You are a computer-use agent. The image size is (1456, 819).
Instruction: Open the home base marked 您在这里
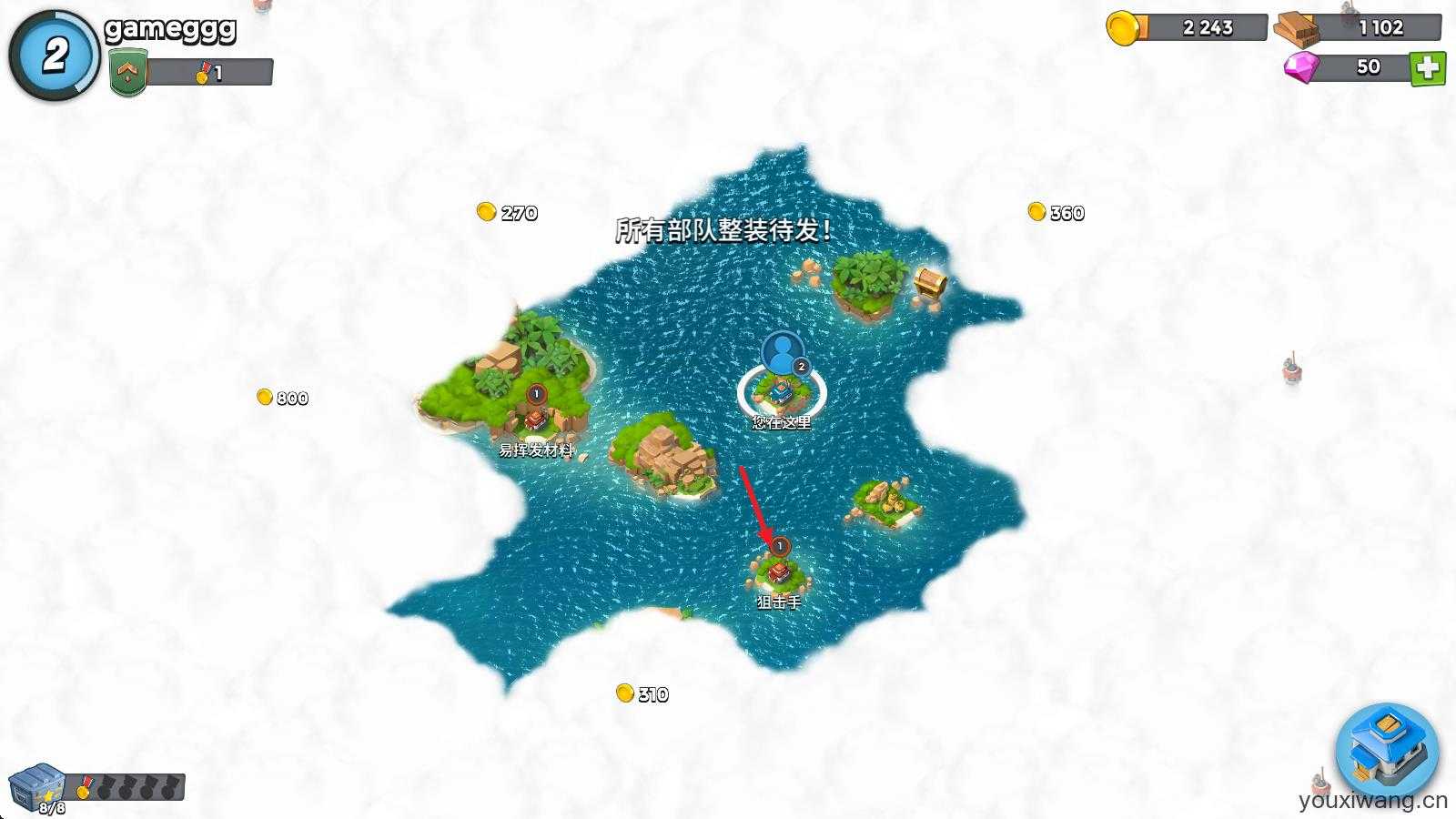tap(781, 393)
